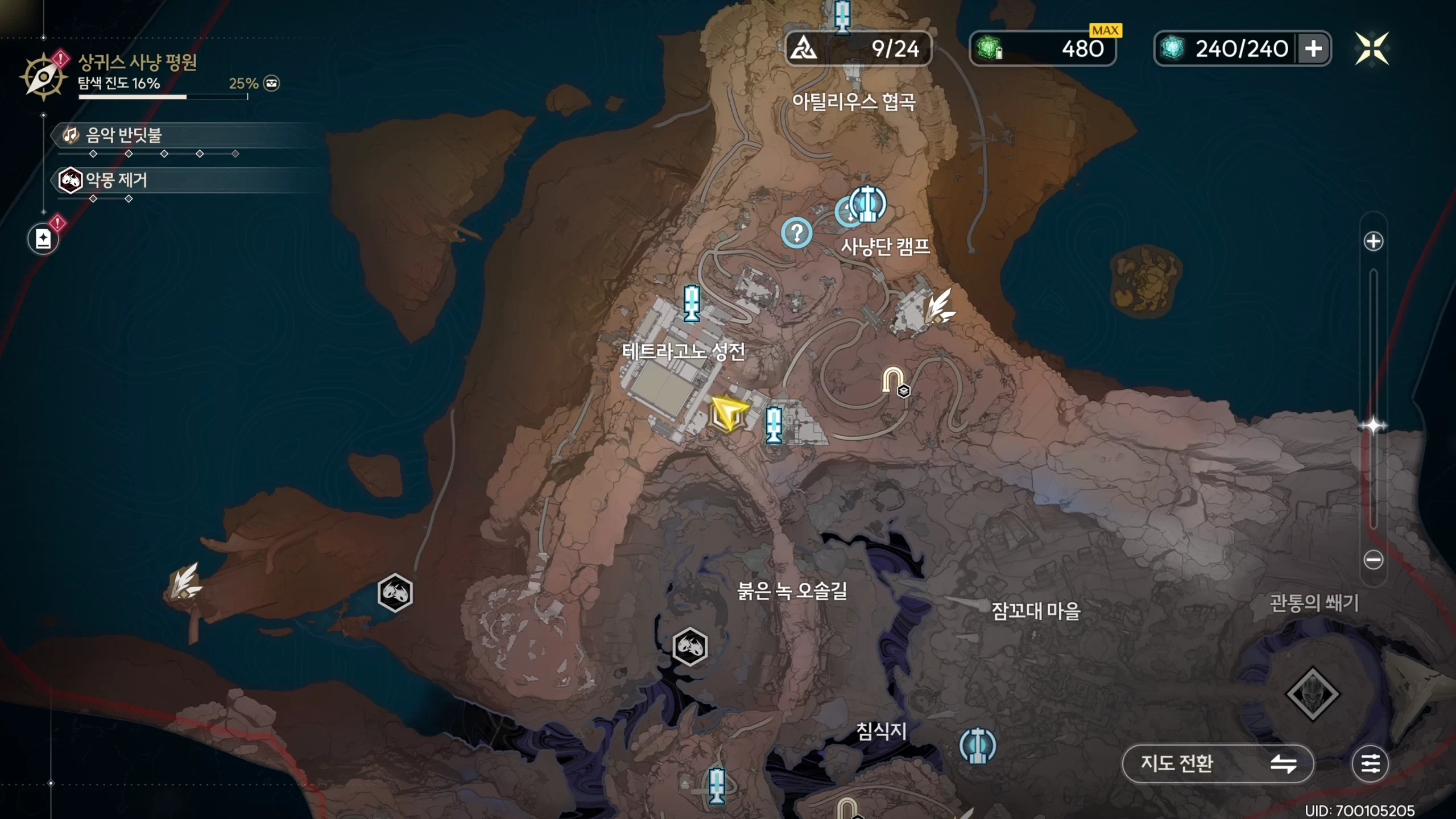This screenshot has width=1456, height=819.
Task: Close the map with the X button
Action: pos(1371,49)
